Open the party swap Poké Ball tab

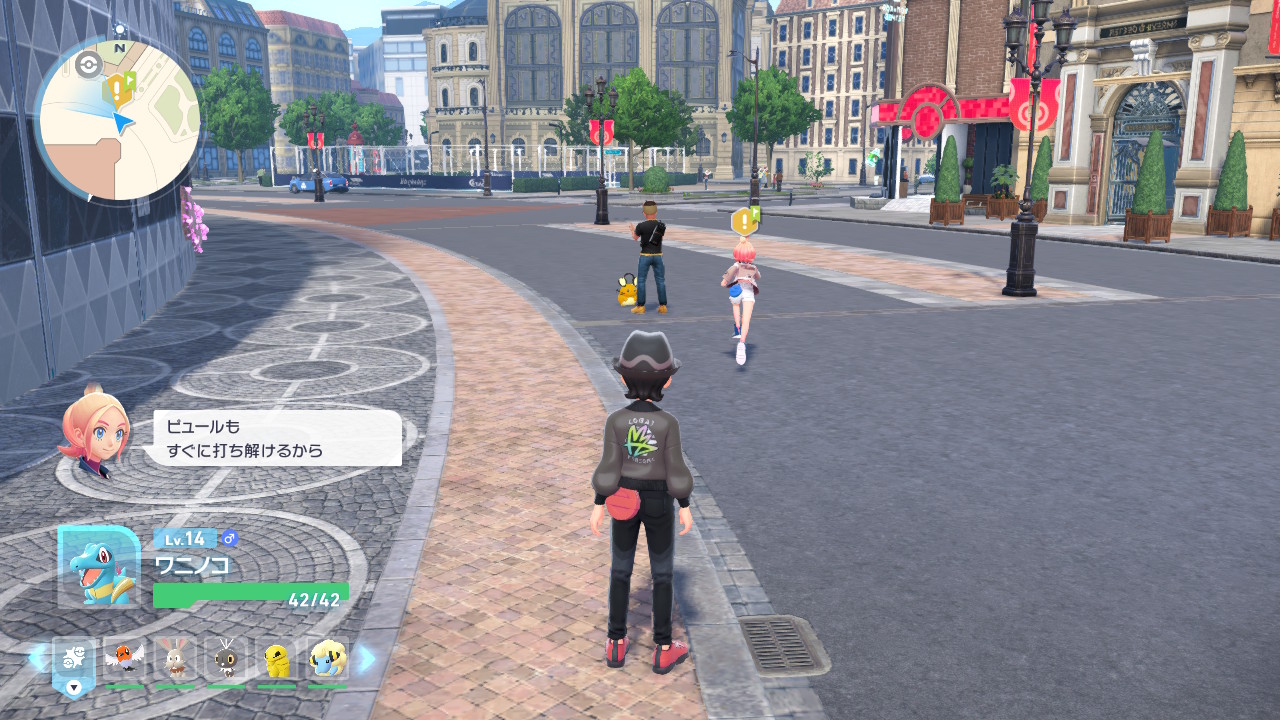(73, 664)
